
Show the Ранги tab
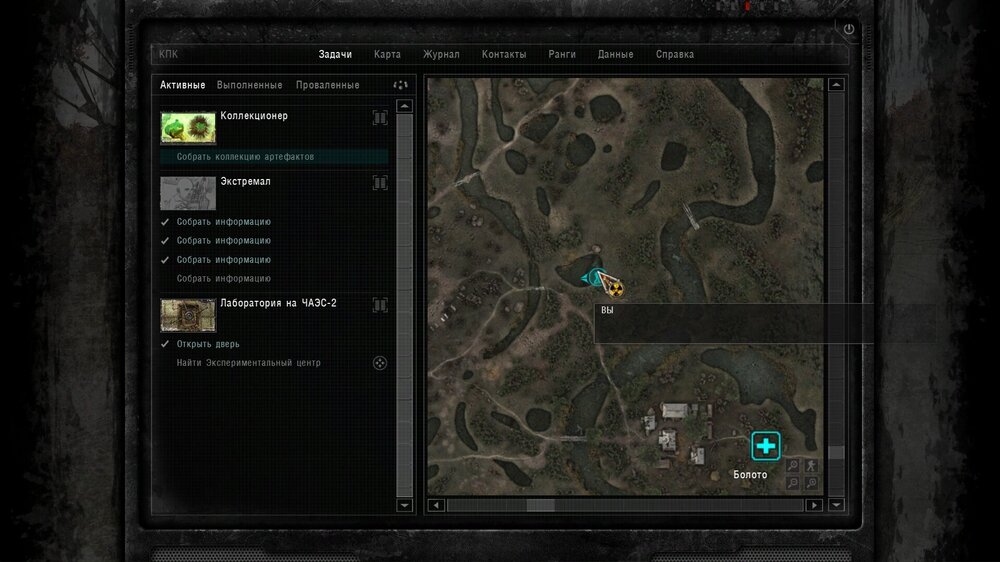pos(561,55)
